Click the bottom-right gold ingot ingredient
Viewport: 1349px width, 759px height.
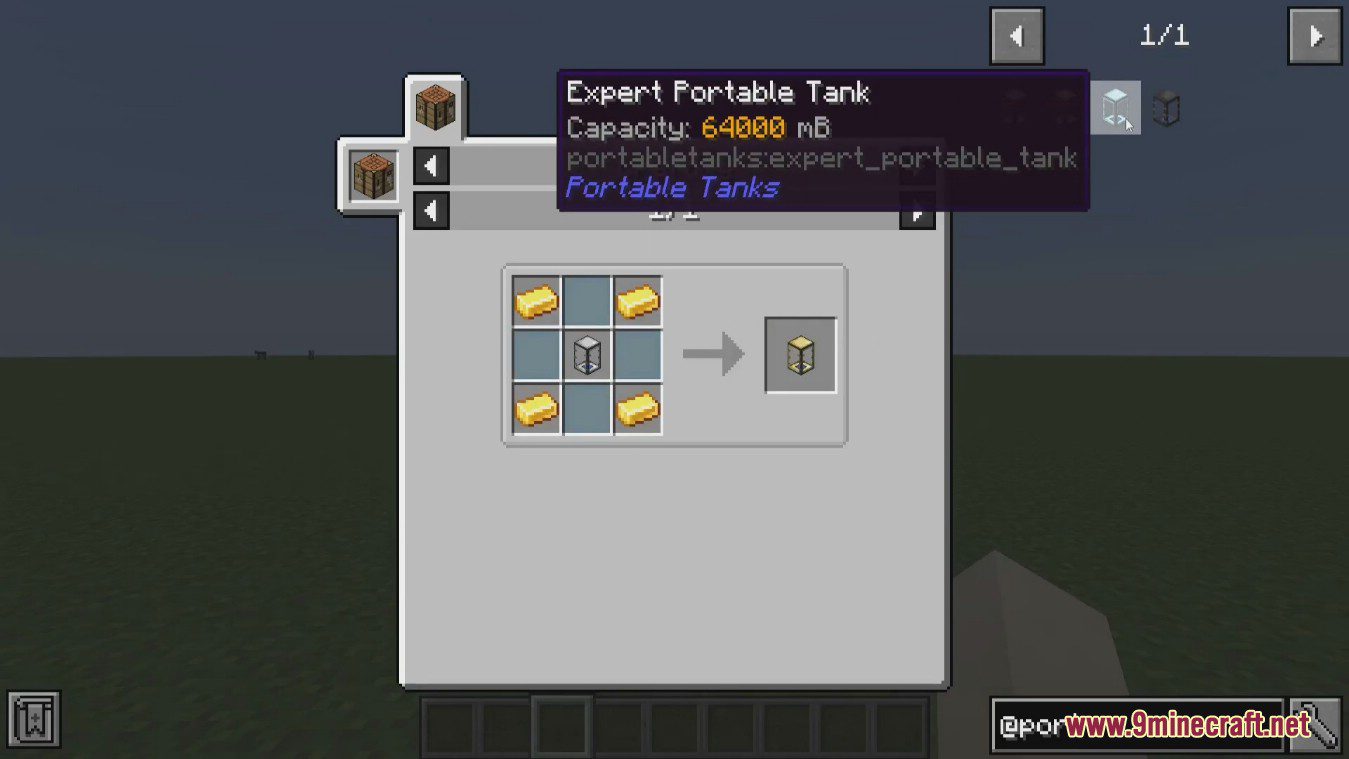[x=637, y=407]
